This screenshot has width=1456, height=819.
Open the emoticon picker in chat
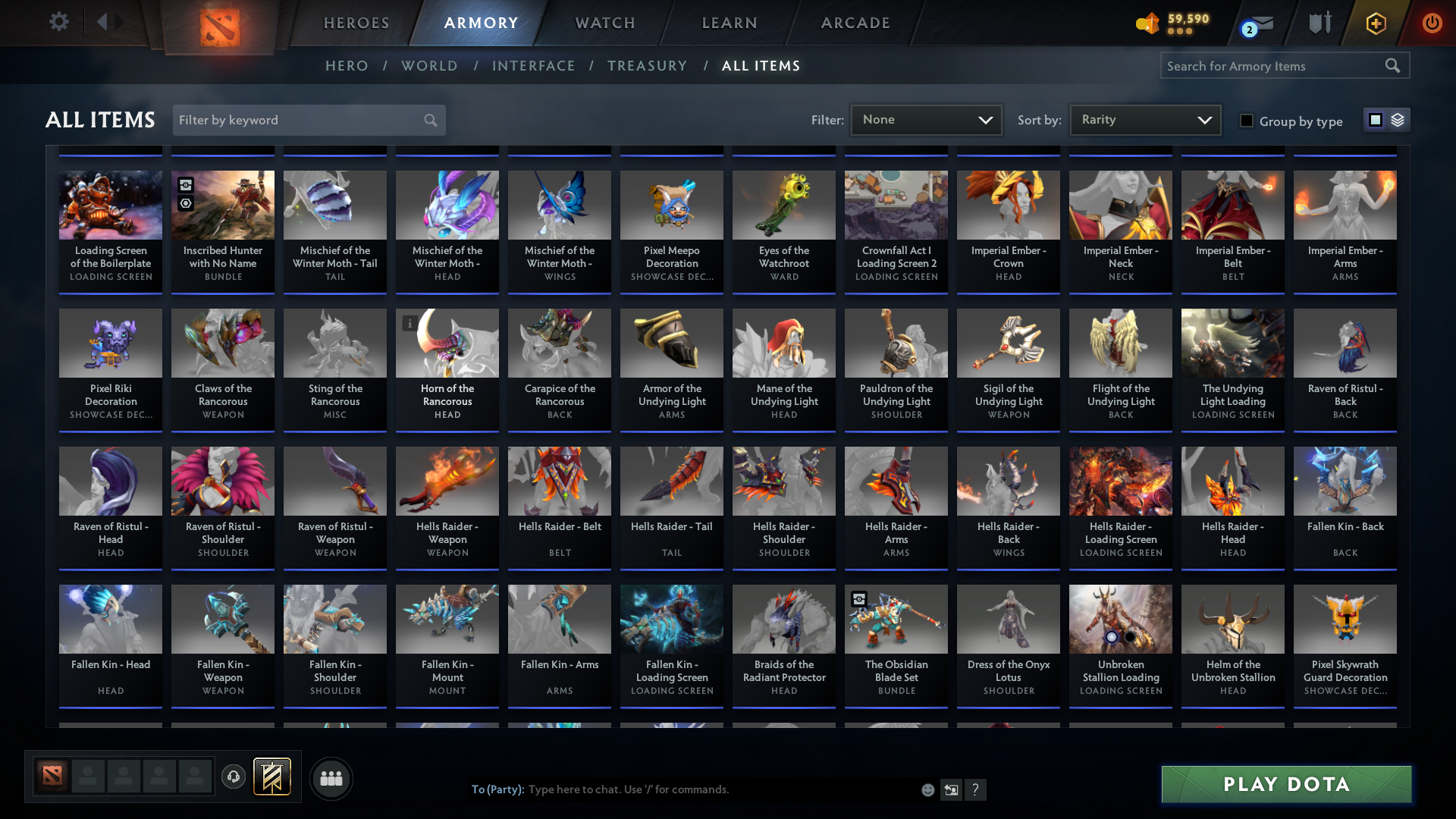(x=927, y=789)
